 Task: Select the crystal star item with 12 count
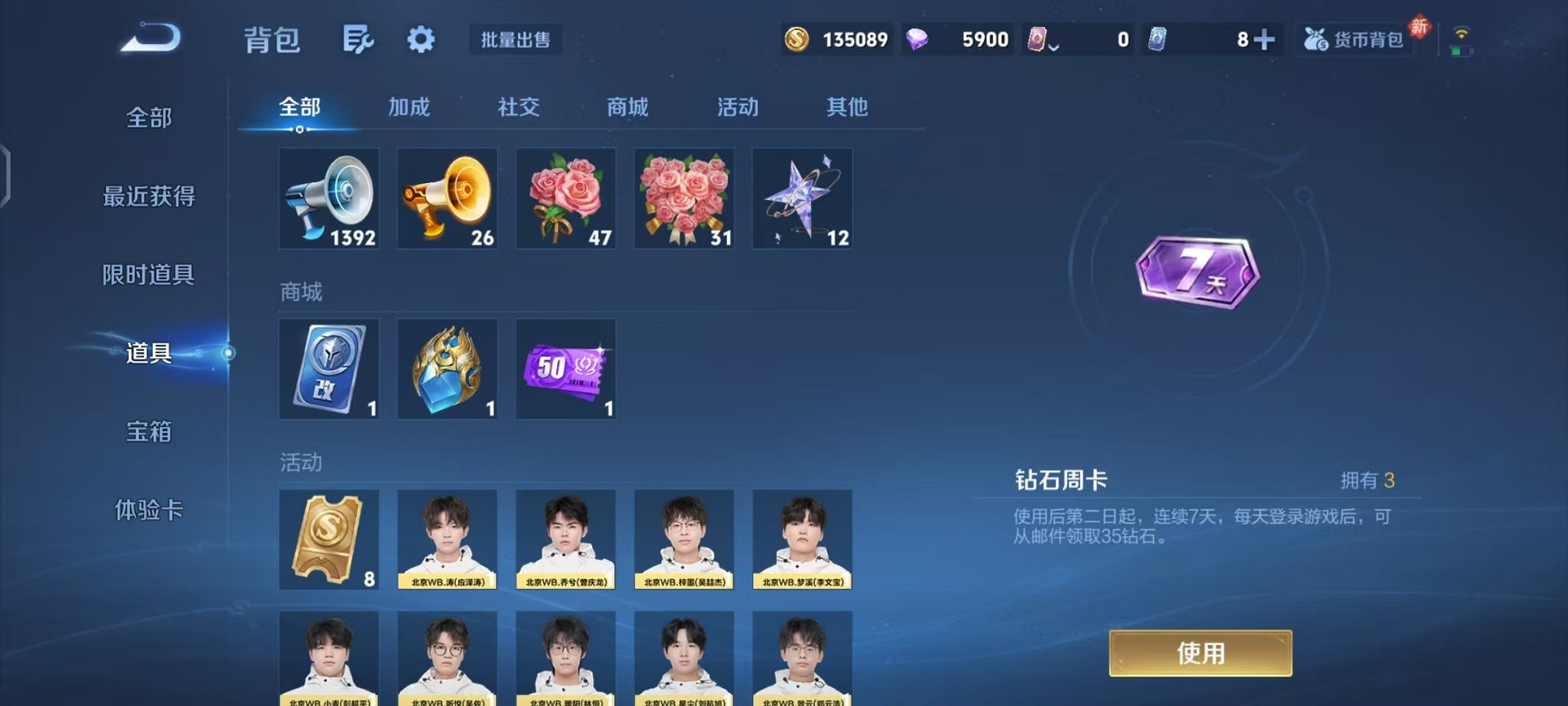(x=802, y=198)
